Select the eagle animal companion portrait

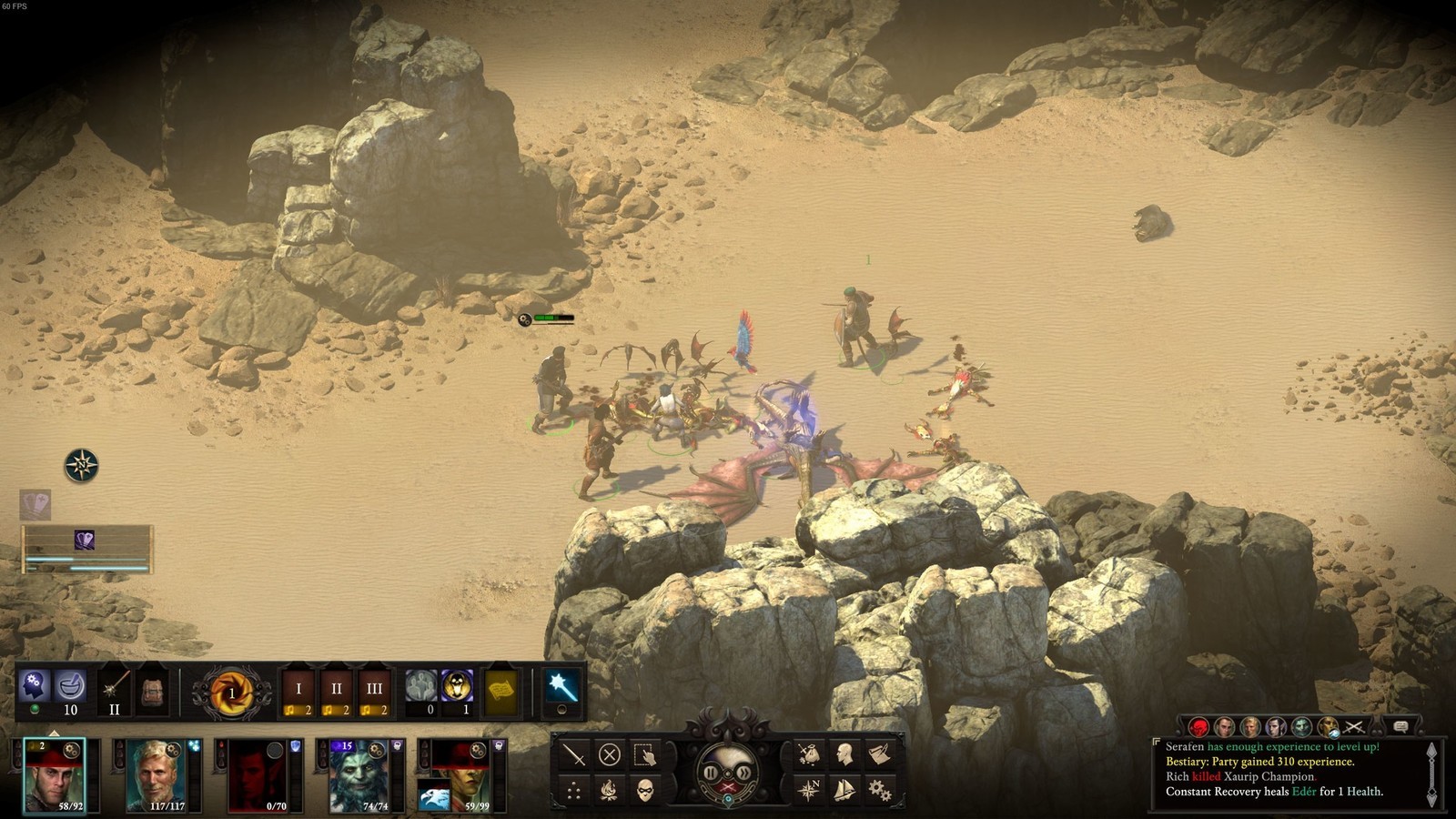click(x=434, y=797)
